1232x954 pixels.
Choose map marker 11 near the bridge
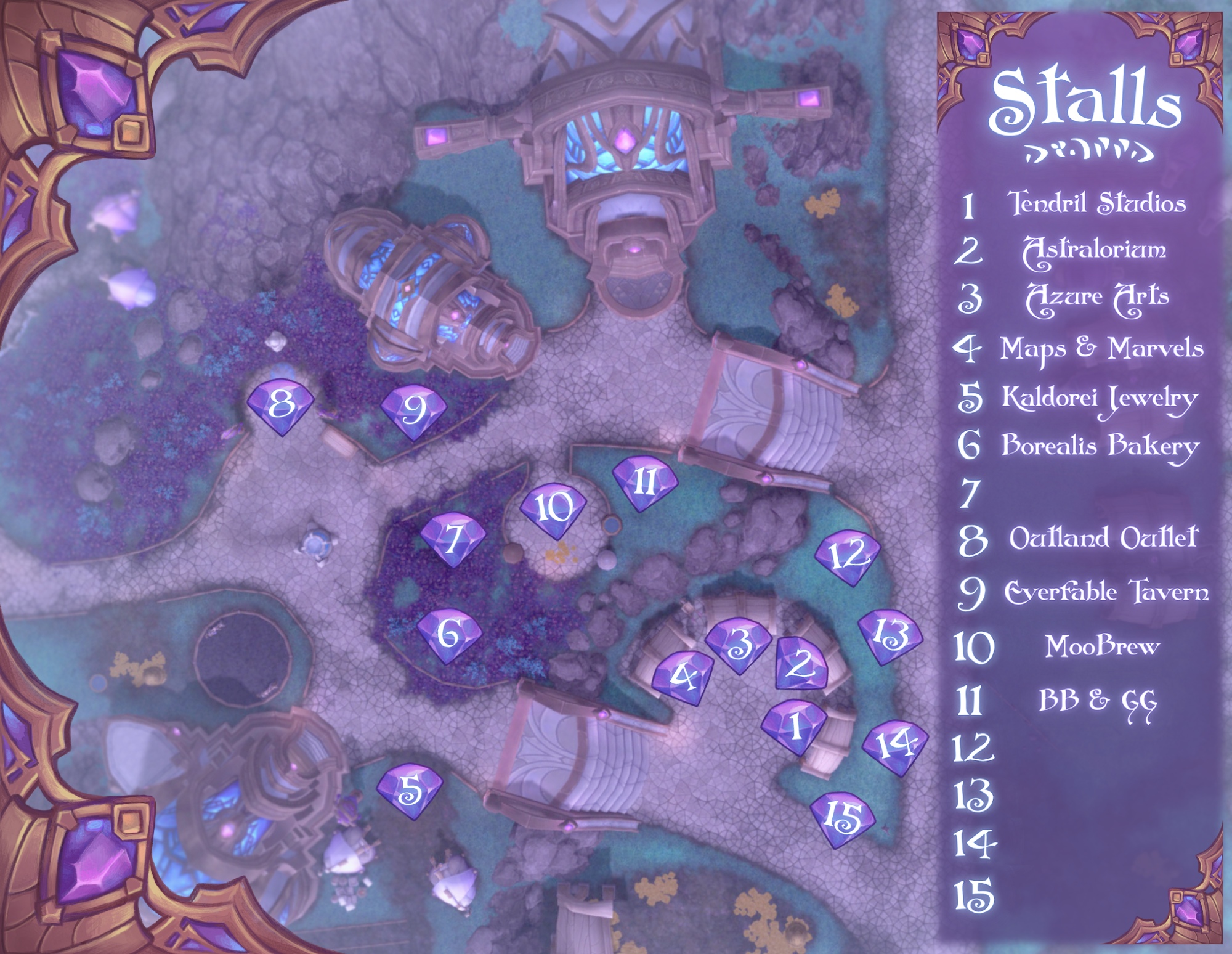tap(645, 483)
